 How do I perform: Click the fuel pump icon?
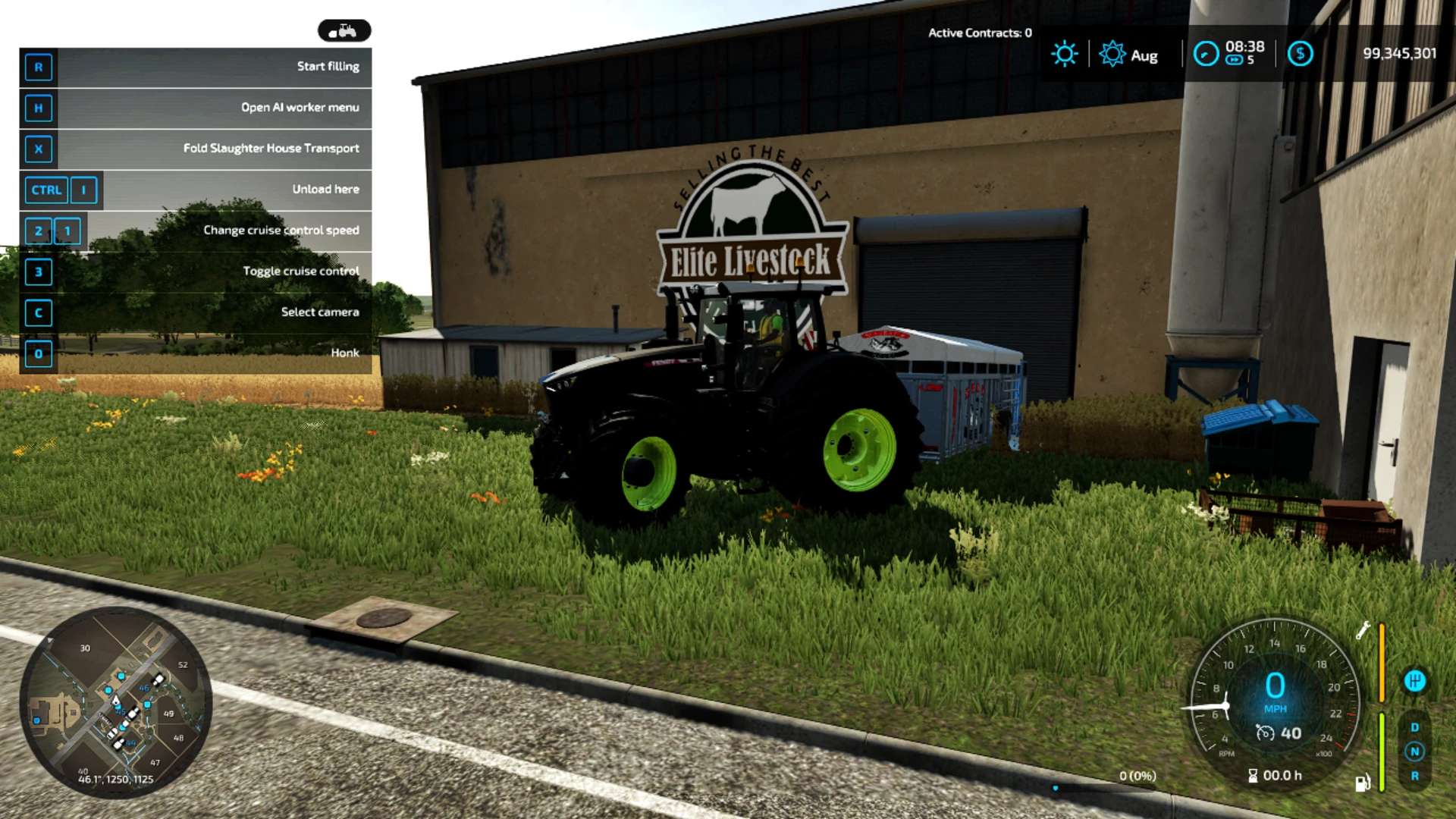1362,783
